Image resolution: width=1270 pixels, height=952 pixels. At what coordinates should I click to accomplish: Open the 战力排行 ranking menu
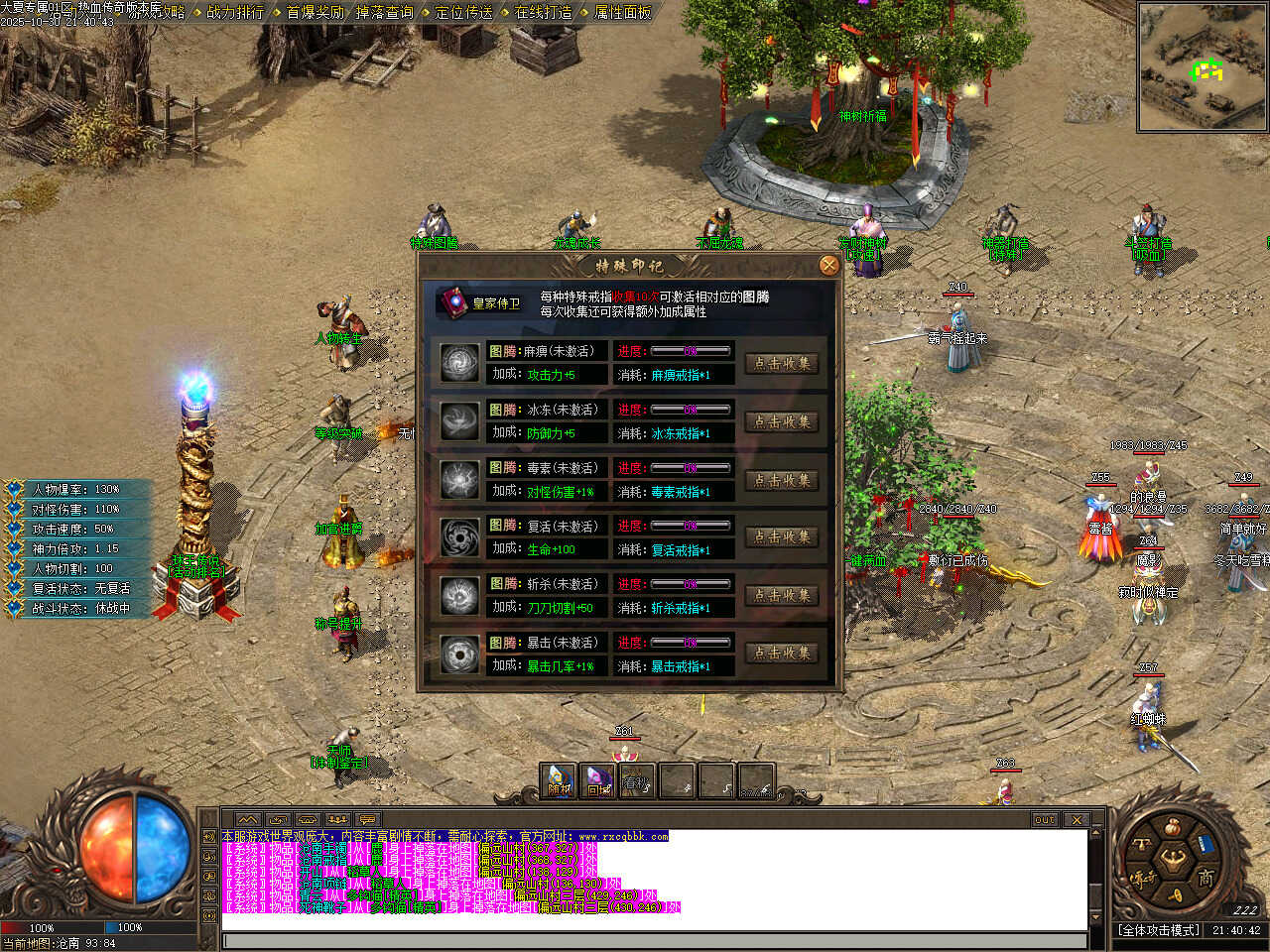pyautogui.click(x=235, y=12)
